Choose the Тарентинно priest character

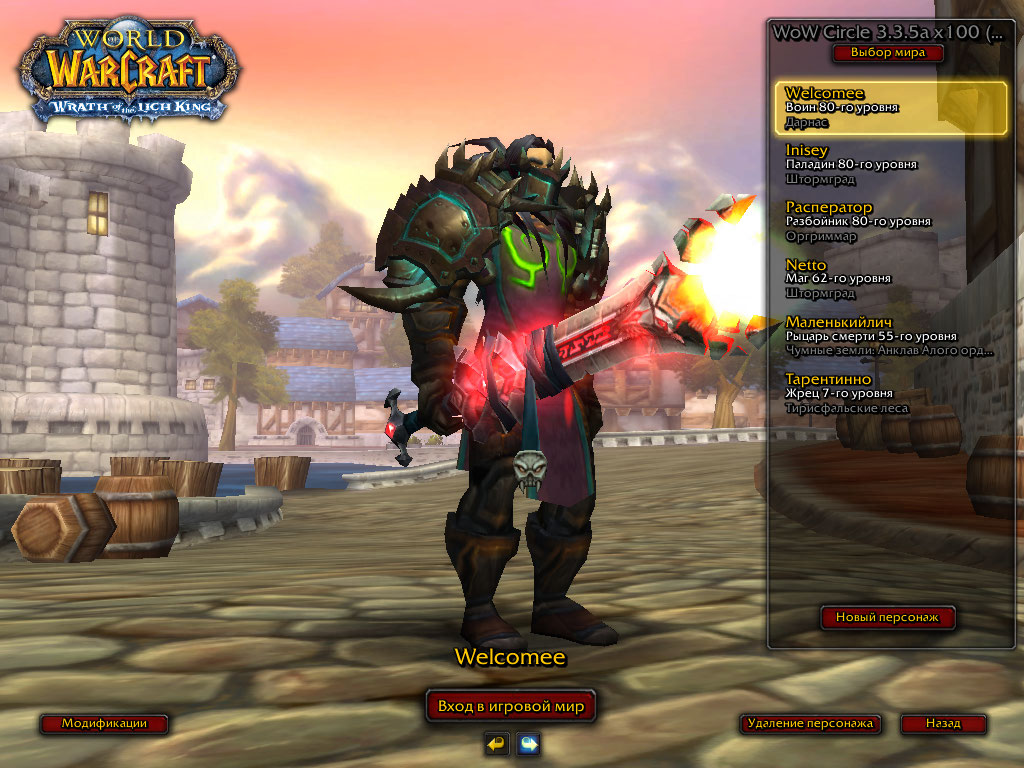point(890,393)
